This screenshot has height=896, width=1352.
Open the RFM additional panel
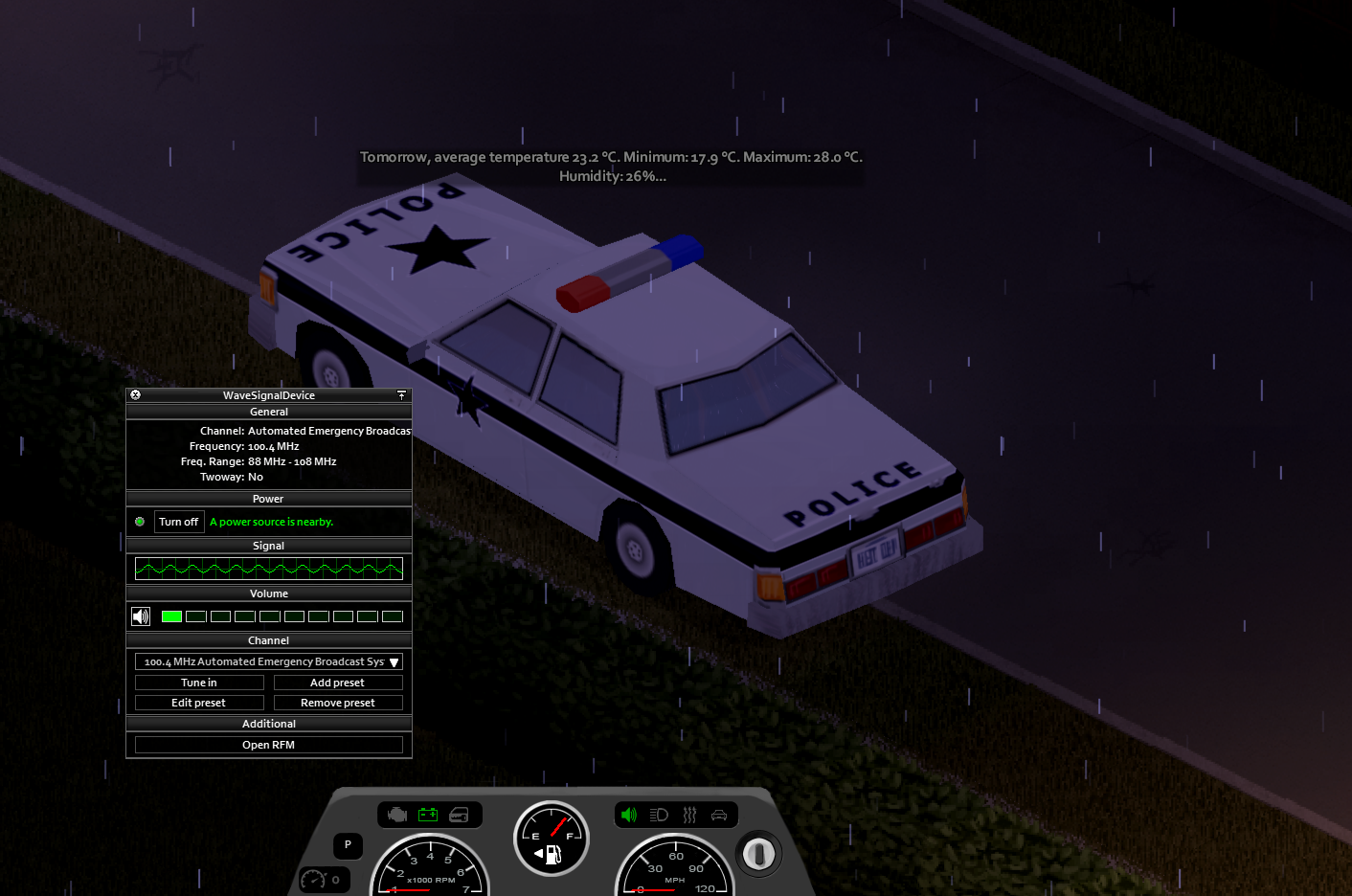(269, 745)
